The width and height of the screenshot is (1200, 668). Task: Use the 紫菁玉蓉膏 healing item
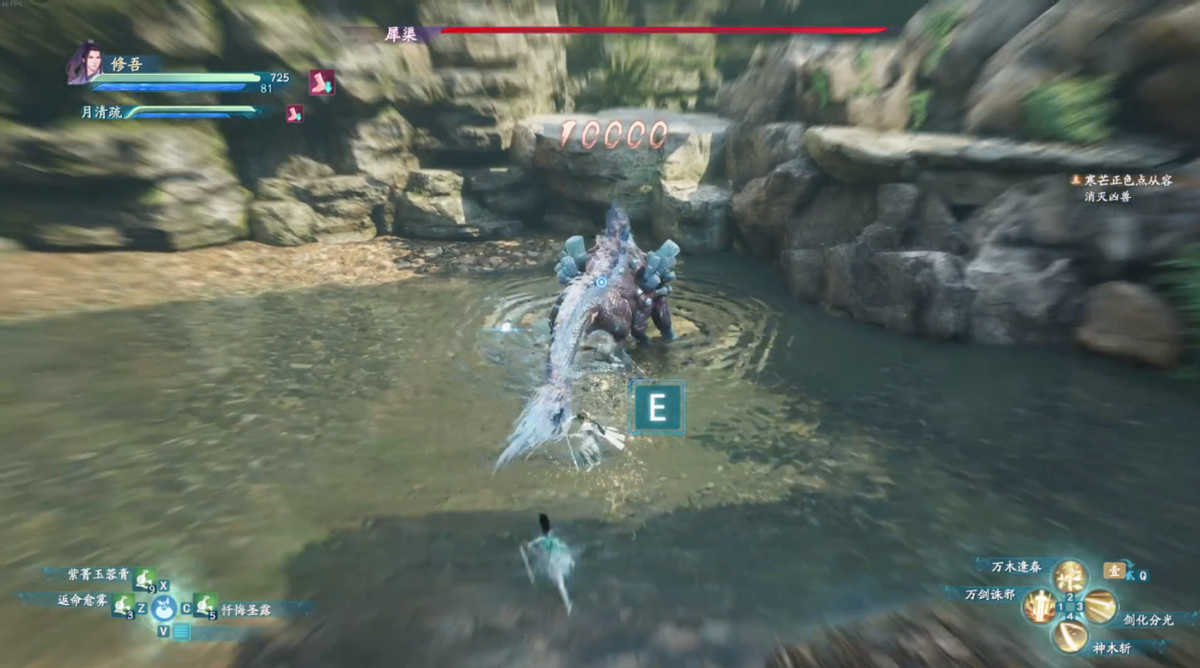[145, 578]
